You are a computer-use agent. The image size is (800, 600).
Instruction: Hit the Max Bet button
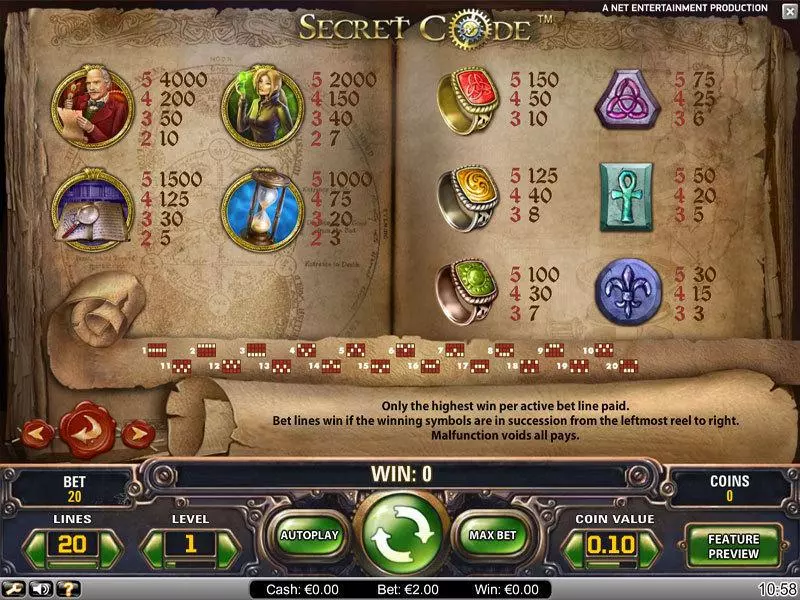pyautogui.click(x=492, y=535)
